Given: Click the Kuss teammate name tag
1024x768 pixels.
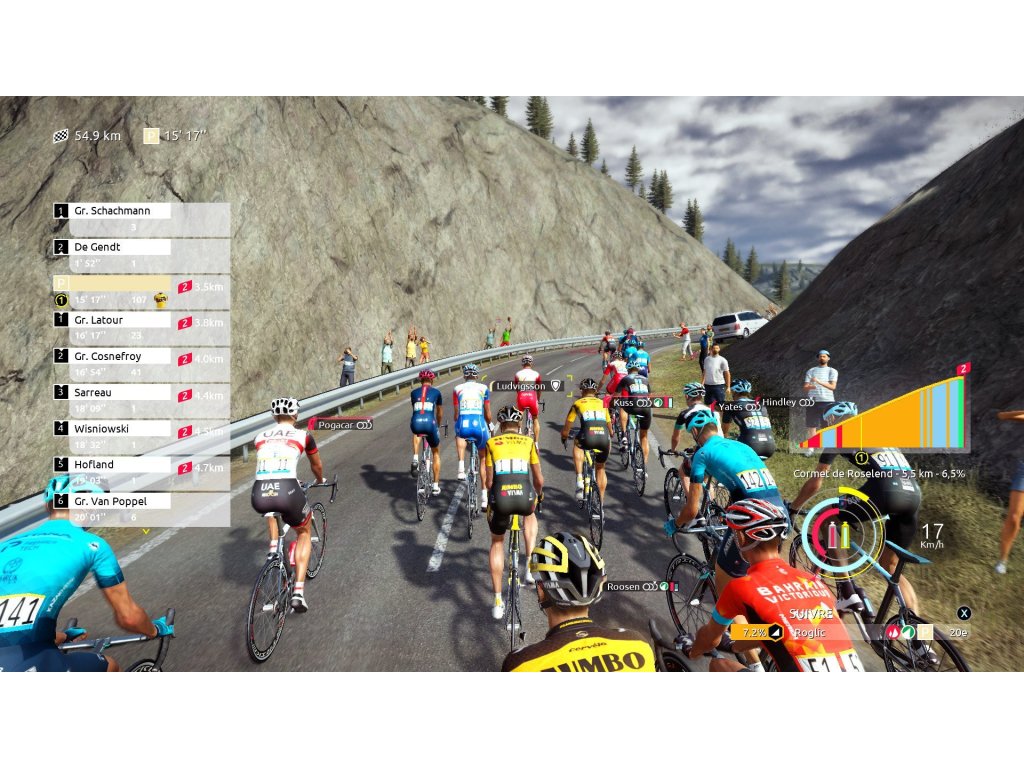Looking at the screenshot, I should (x=640, y=402).
